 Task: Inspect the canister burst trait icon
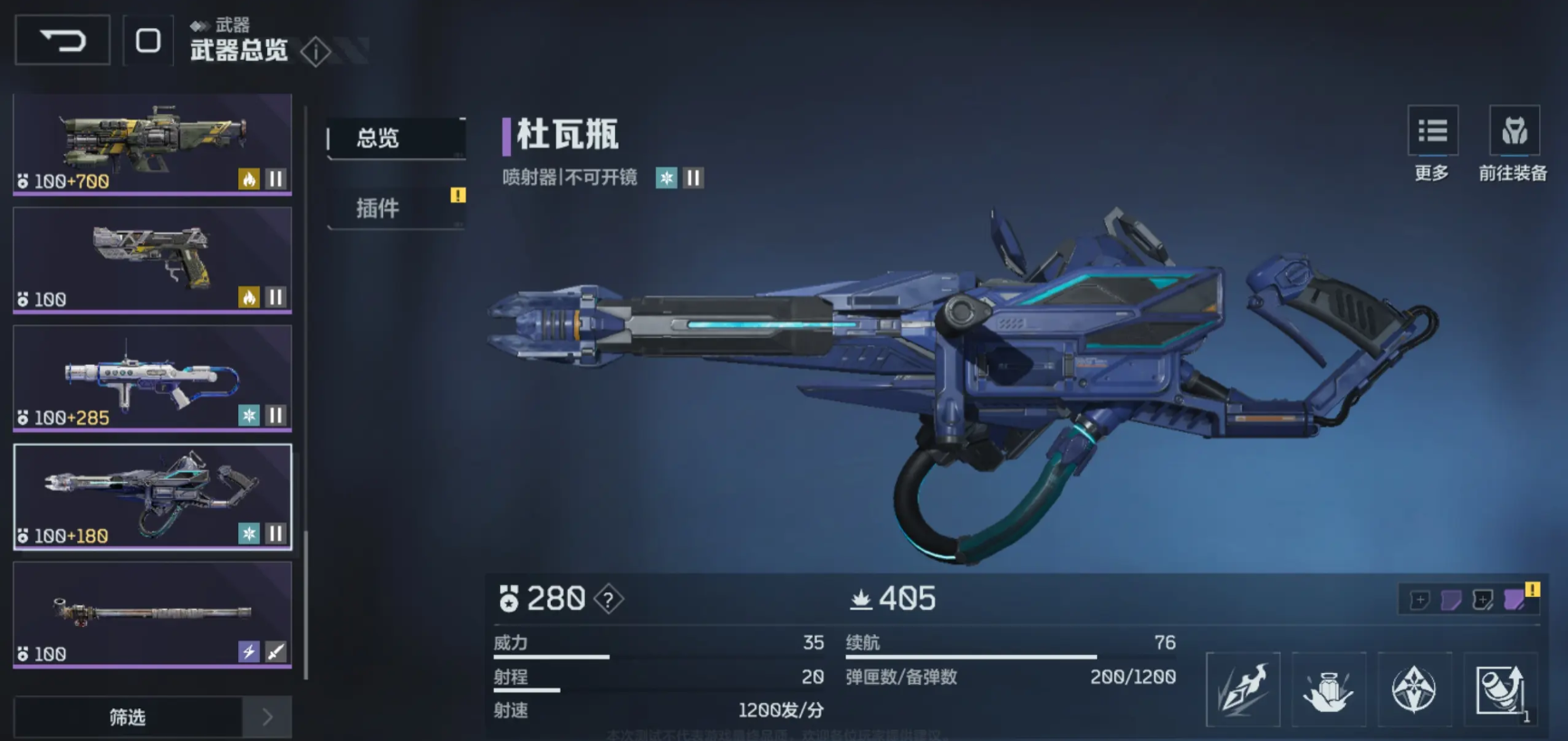pos(1328,689)
